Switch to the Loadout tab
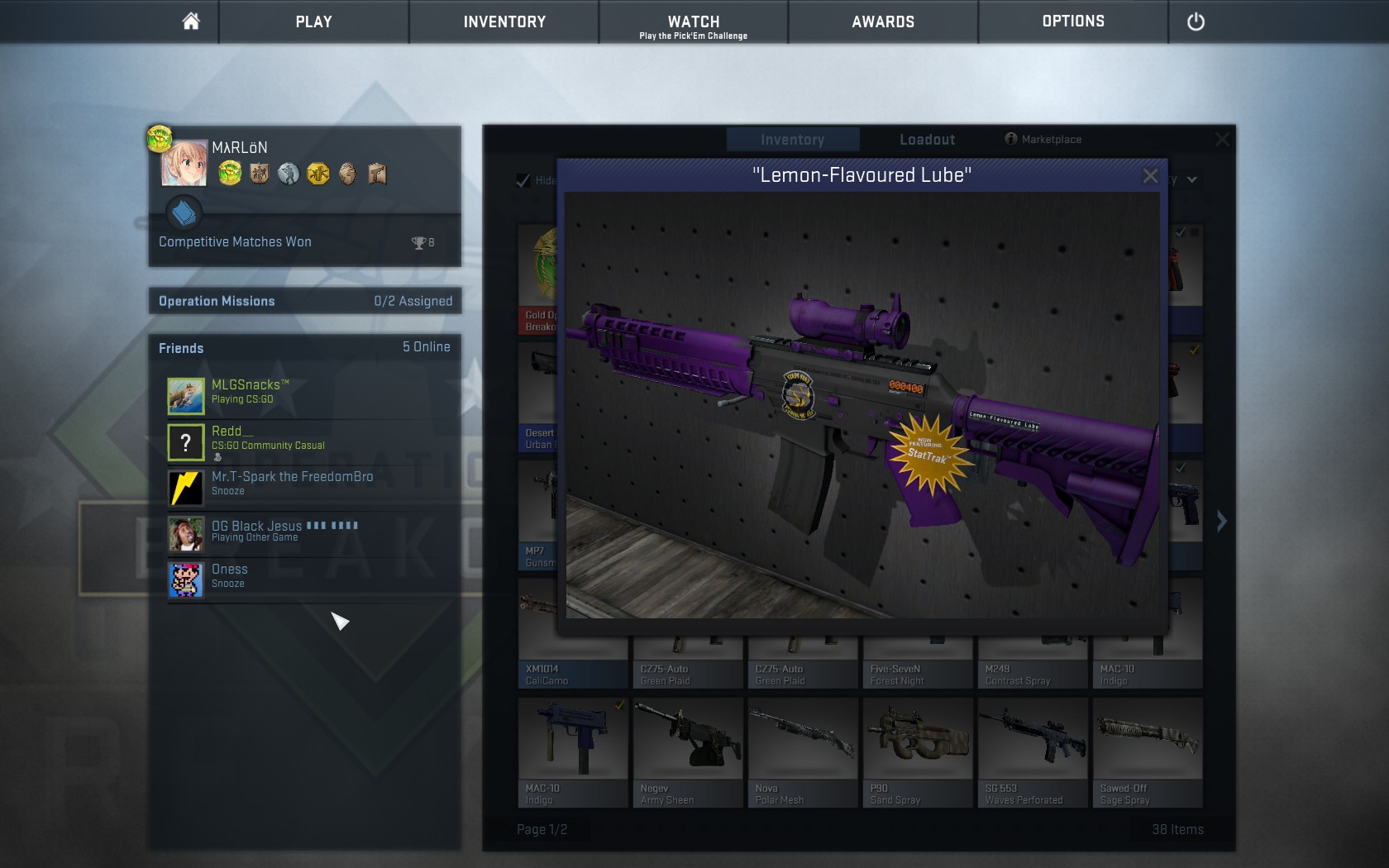 pos(927,140)
